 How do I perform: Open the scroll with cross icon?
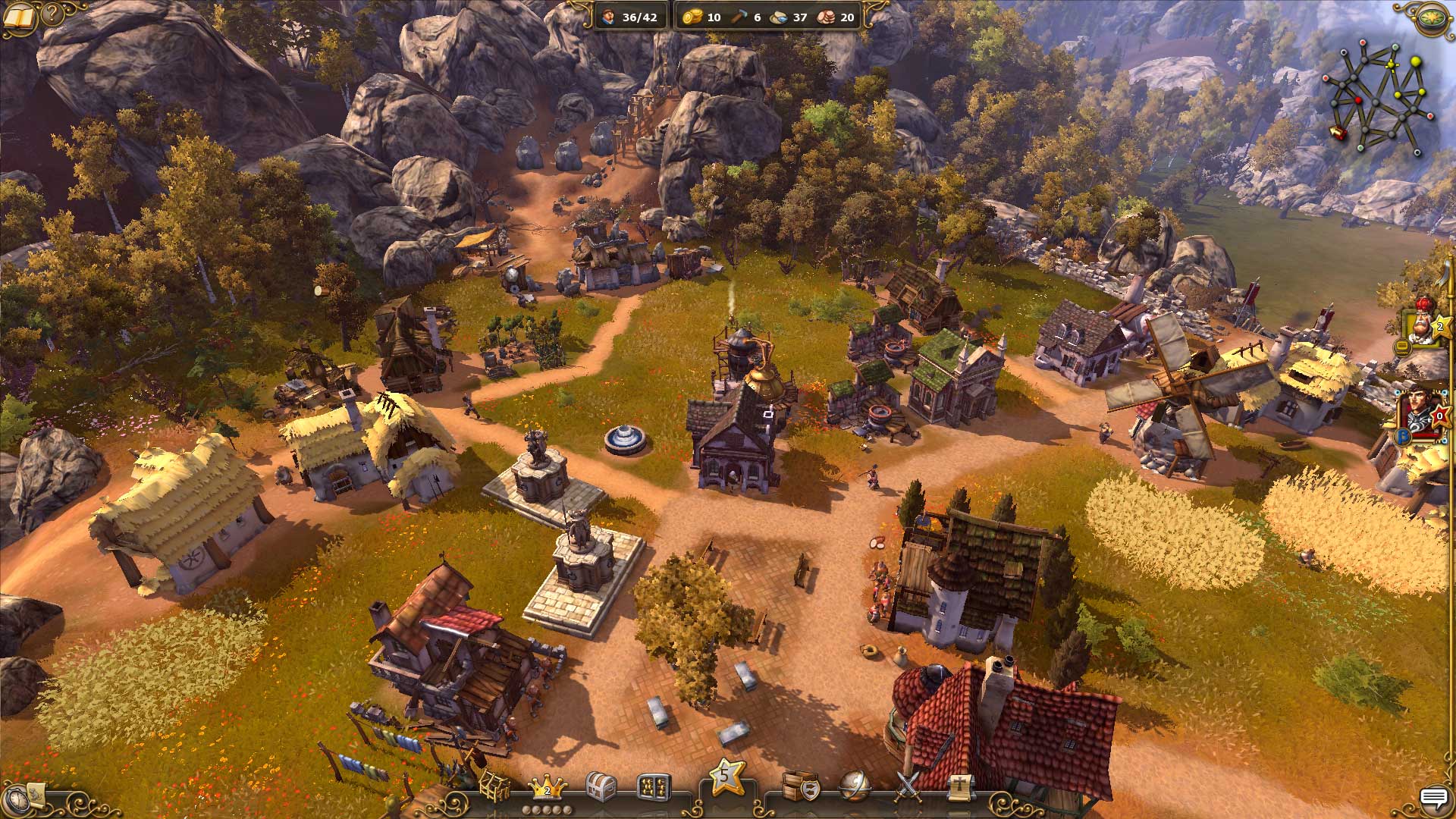point(959,787)
